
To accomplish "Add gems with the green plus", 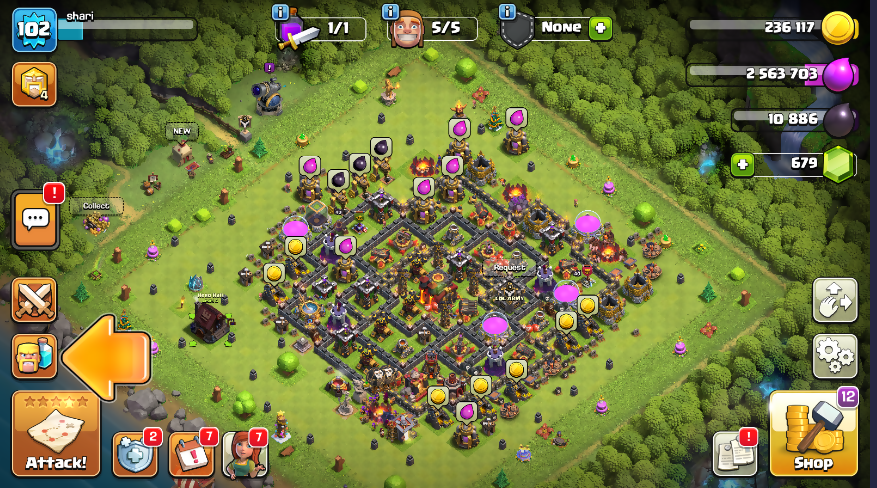I will coord(742,163).
